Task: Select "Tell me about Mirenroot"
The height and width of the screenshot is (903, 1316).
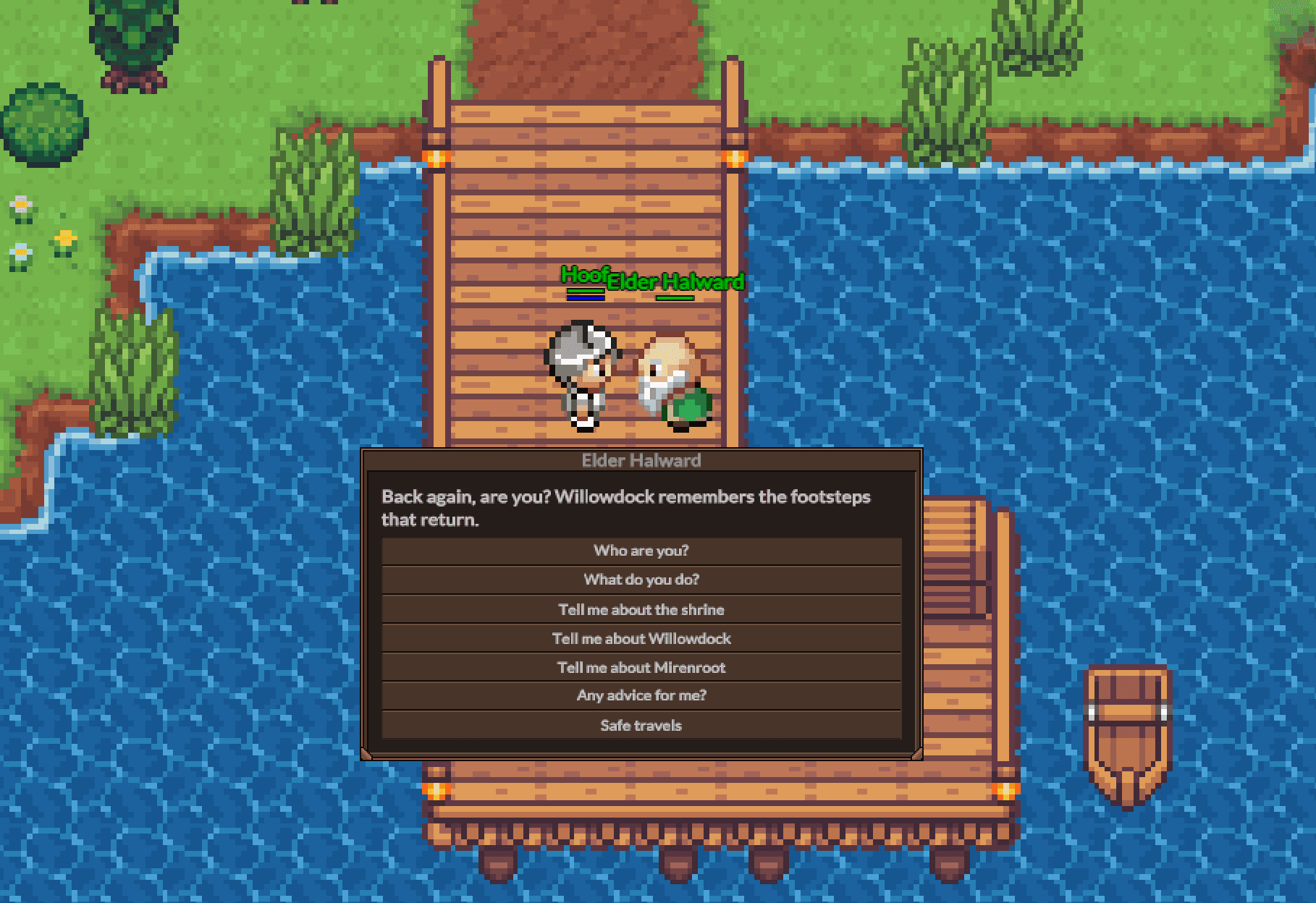Action: pos(641,667)
